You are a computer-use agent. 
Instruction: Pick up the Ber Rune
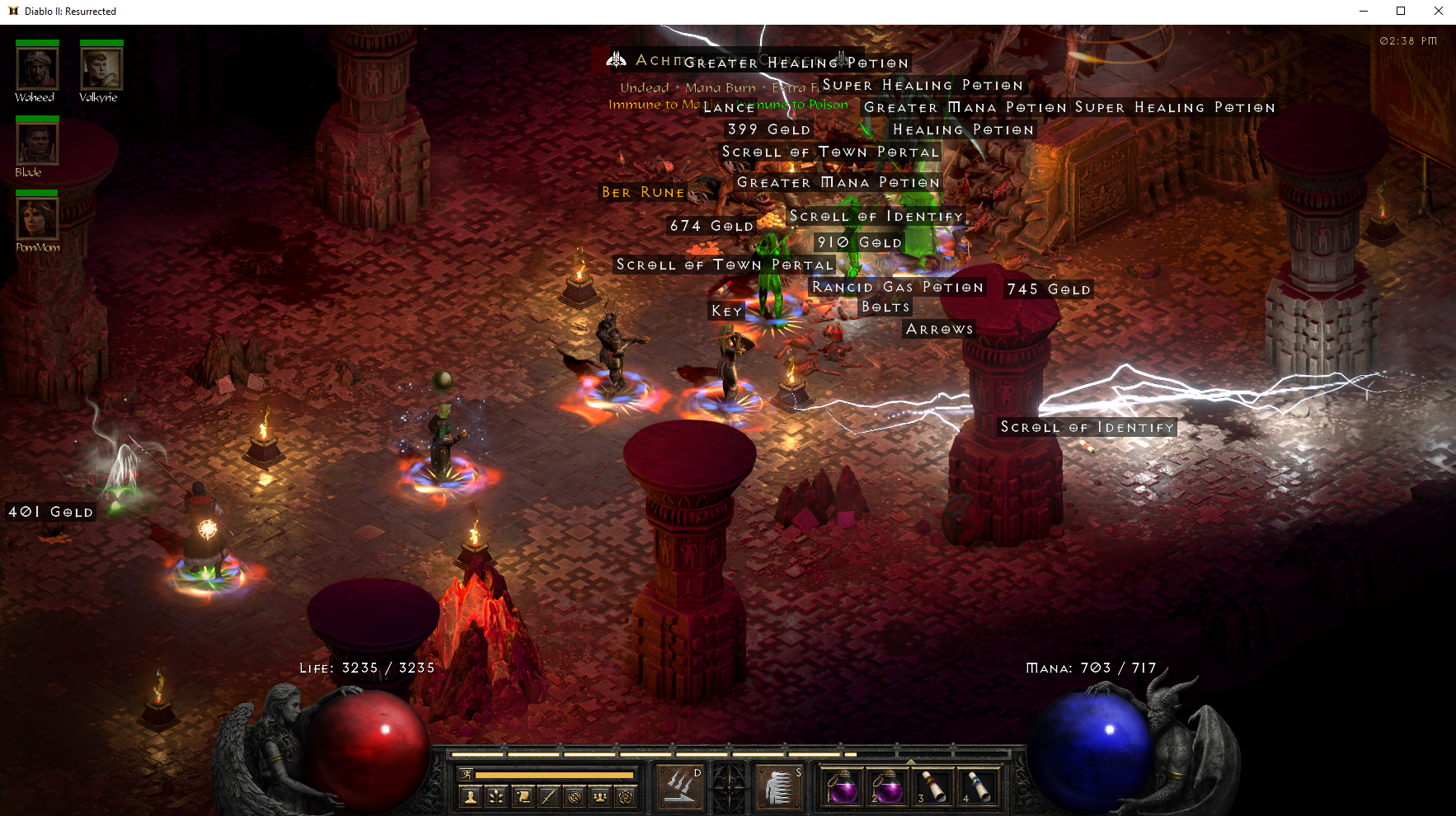(642, 192)
